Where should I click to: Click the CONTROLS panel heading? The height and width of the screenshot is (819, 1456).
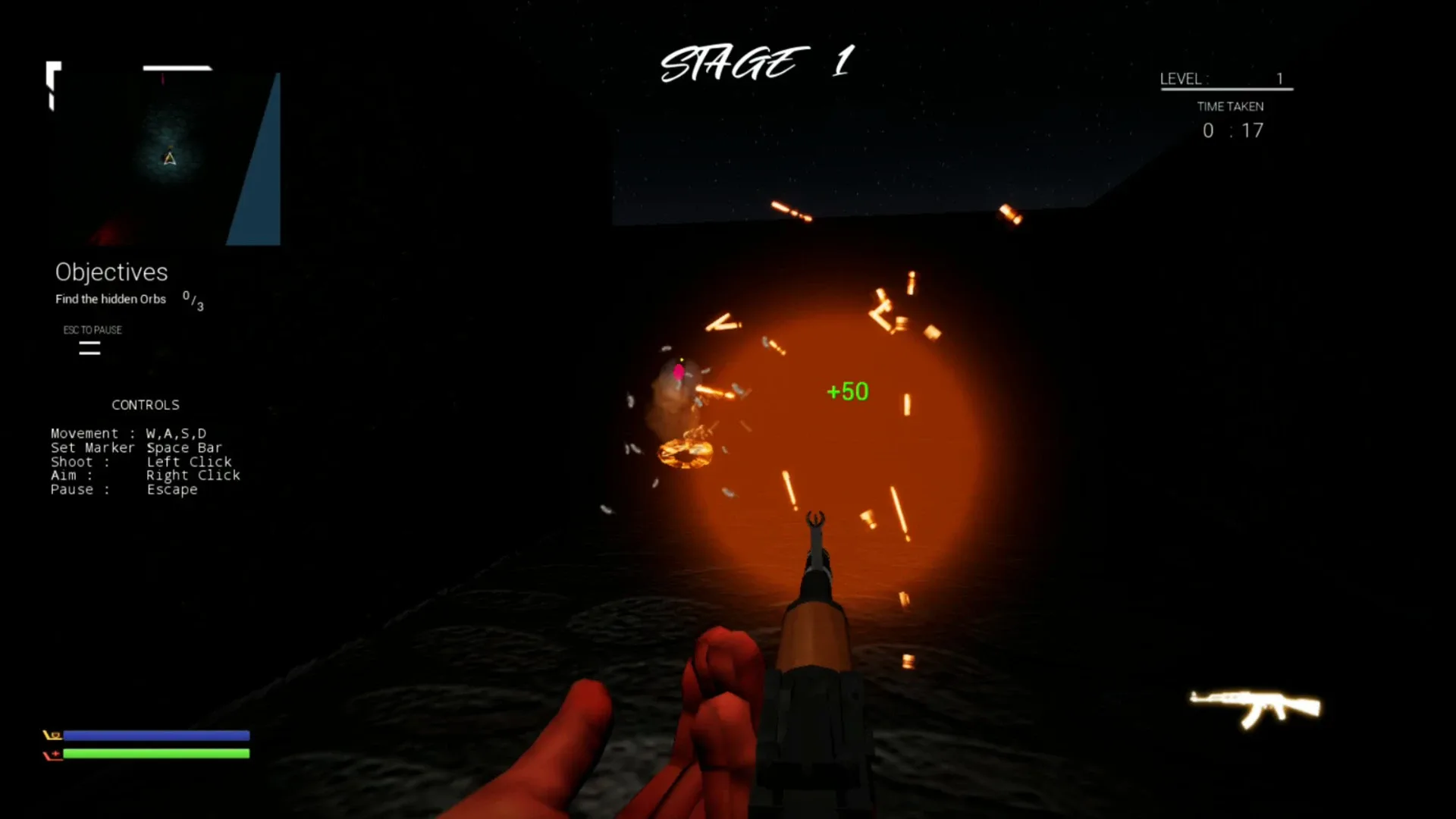(146, 404)
